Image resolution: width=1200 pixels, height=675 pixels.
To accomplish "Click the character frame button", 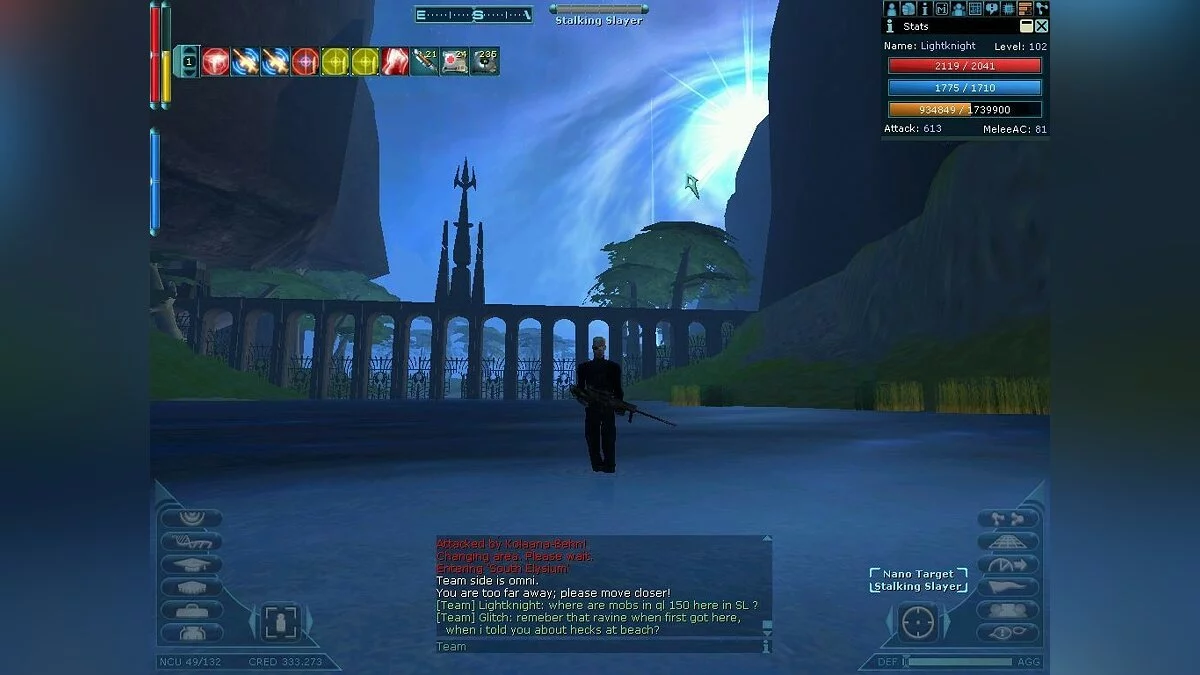I will tap(280, 622).
